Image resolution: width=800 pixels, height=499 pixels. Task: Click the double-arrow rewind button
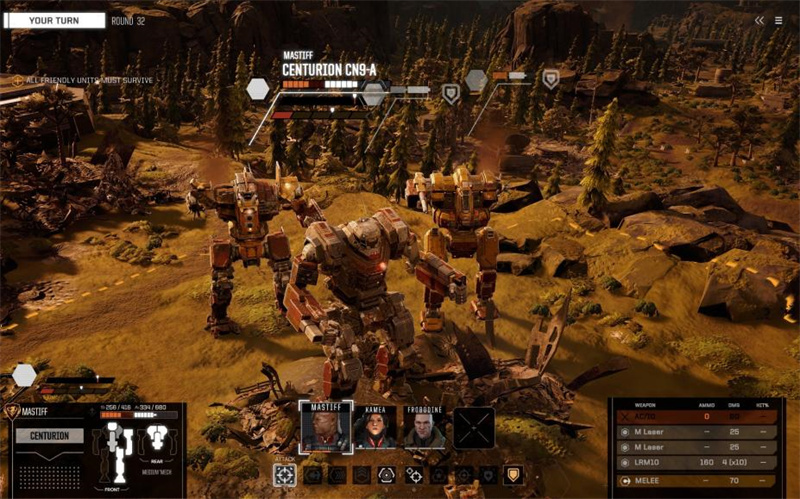(759, 20)
